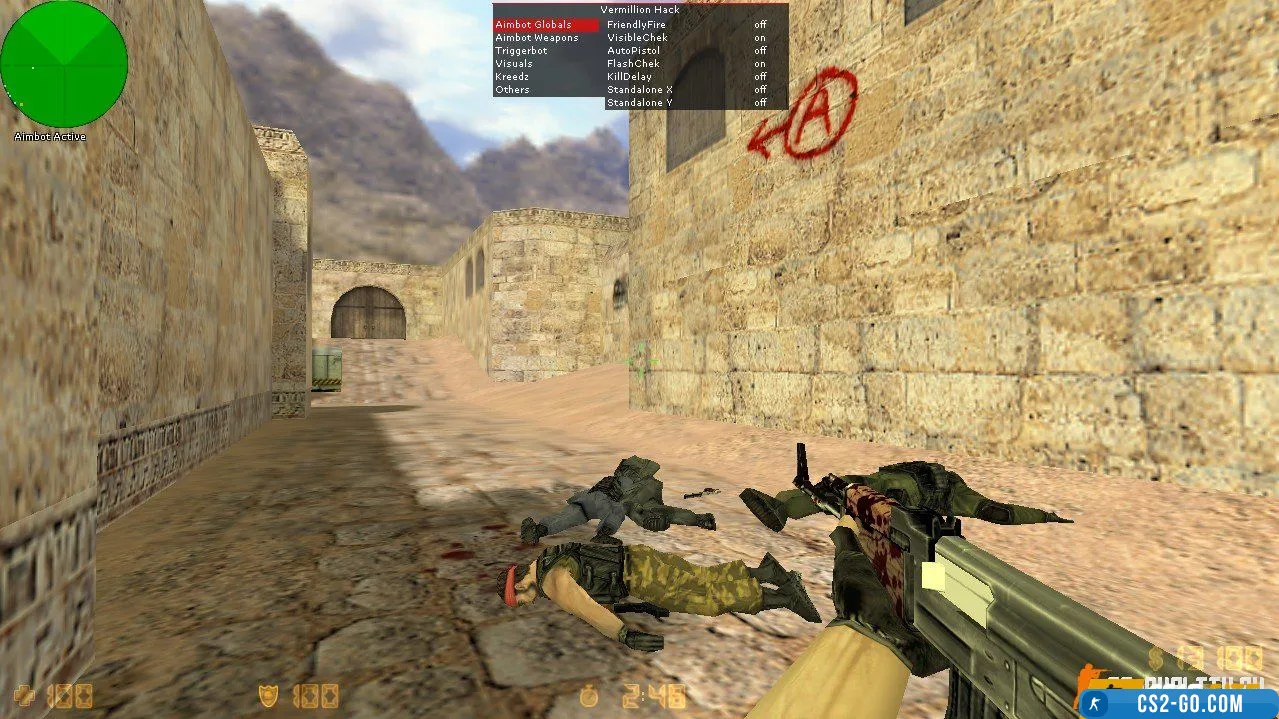
Task: Switch to the Triggerbot category
Action: click(521, 51)
